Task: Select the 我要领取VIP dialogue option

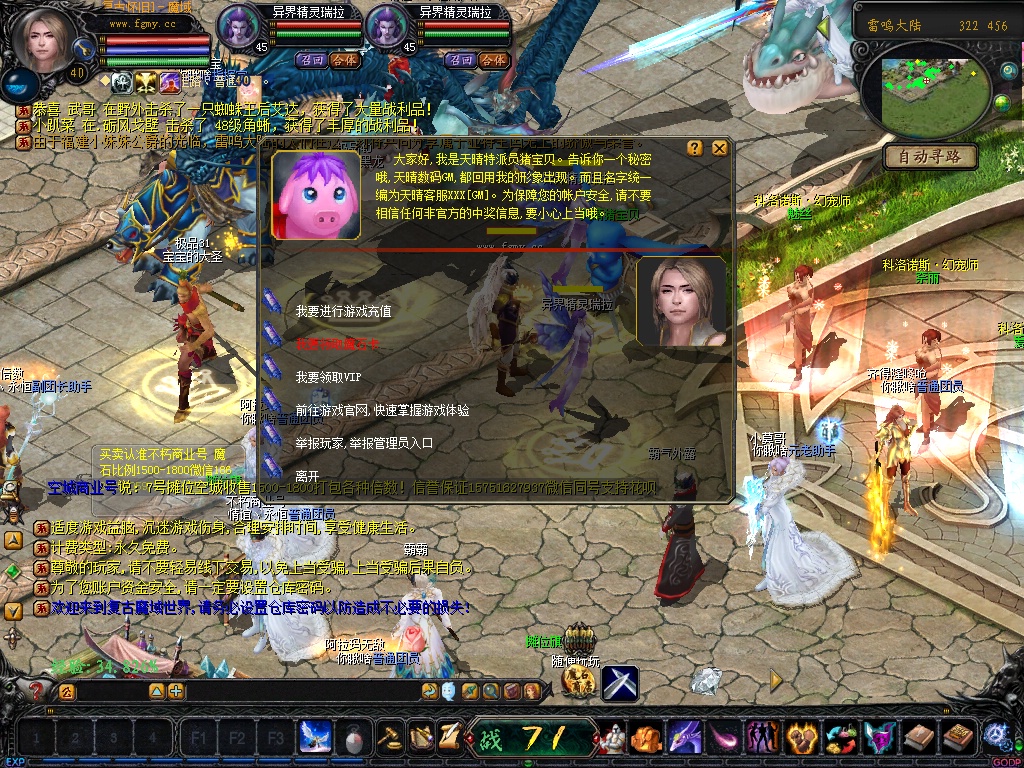Action: (328, 377)
